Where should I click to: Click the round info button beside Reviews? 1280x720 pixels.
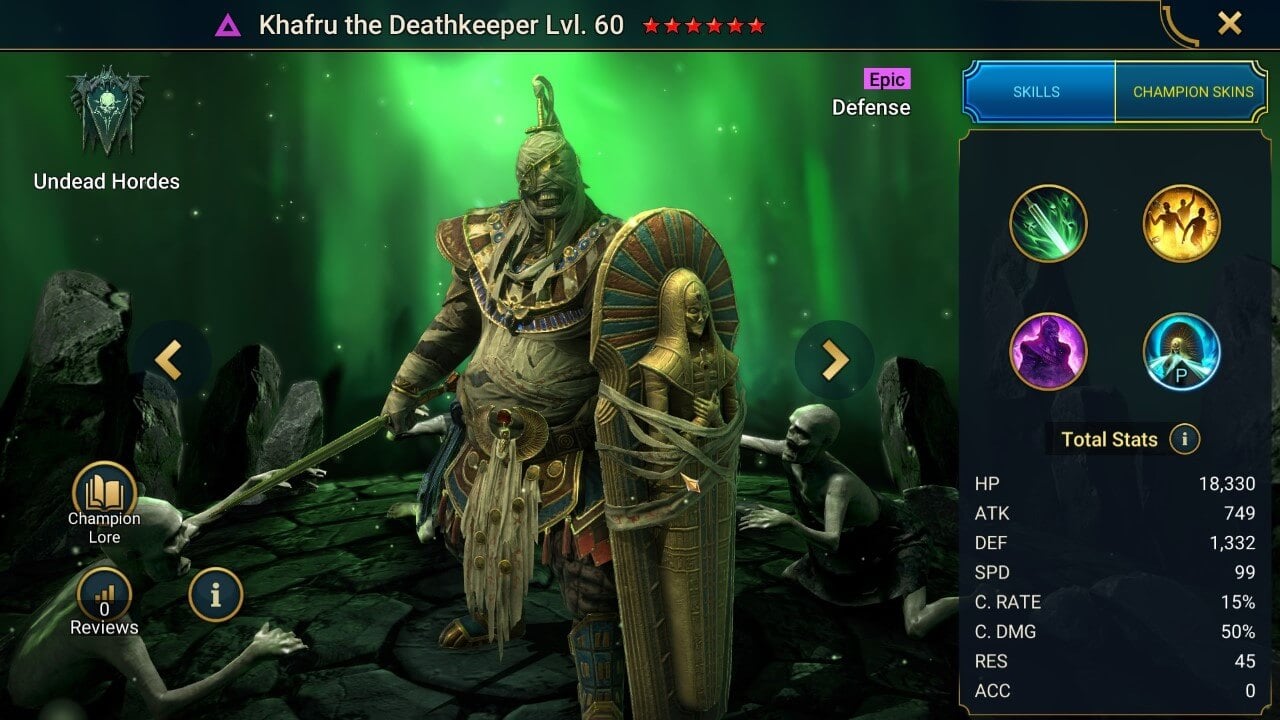215,596
